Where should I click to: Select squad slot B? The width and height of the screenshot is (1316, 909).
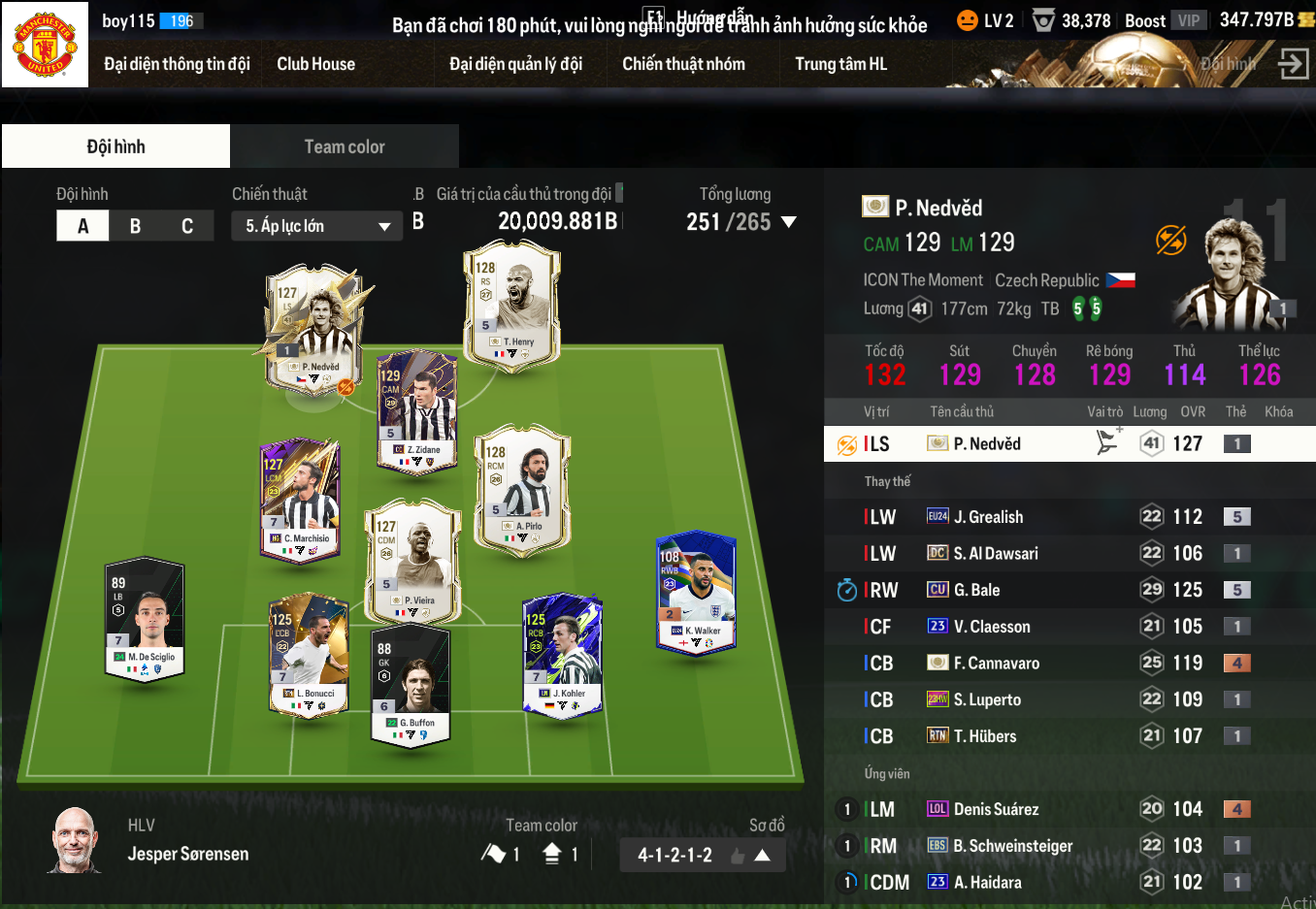point(135,226)
